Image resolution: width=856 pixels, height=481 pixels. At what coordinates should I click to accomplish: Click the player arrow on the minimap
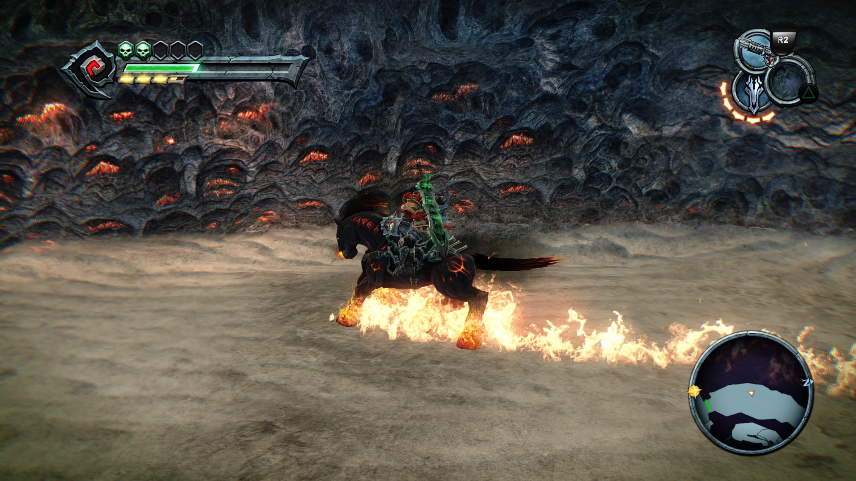(753, 393)
